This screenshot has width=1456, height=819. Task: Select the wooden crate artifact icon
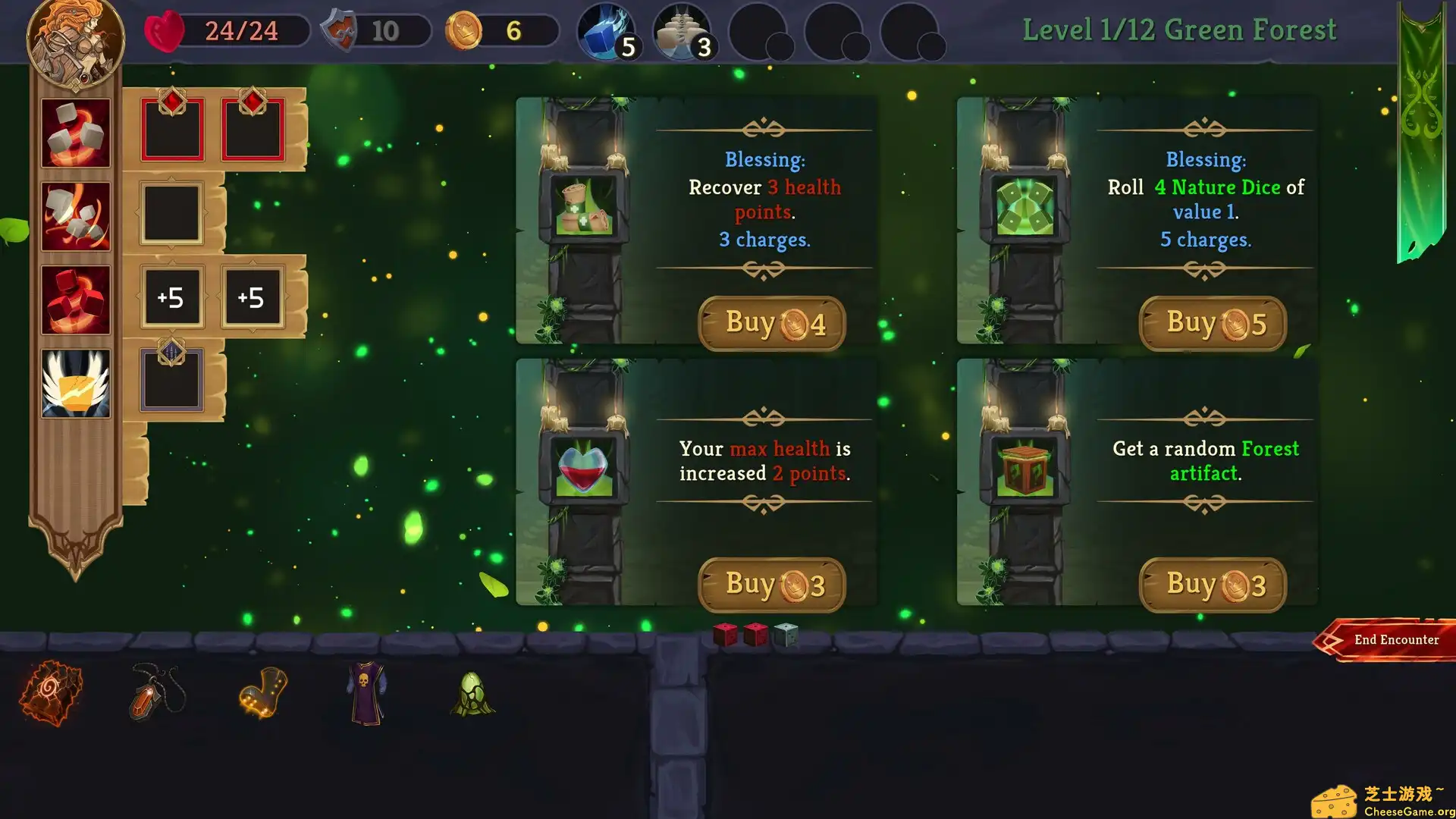[1025, 468]
